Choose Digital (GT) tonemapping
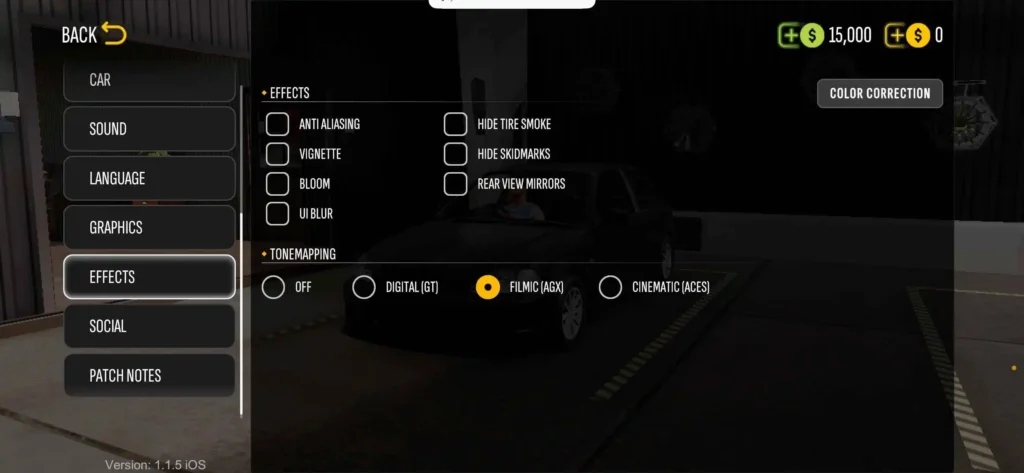The width and height of the screenshot is (1024, 473). [x=364, y=287]
